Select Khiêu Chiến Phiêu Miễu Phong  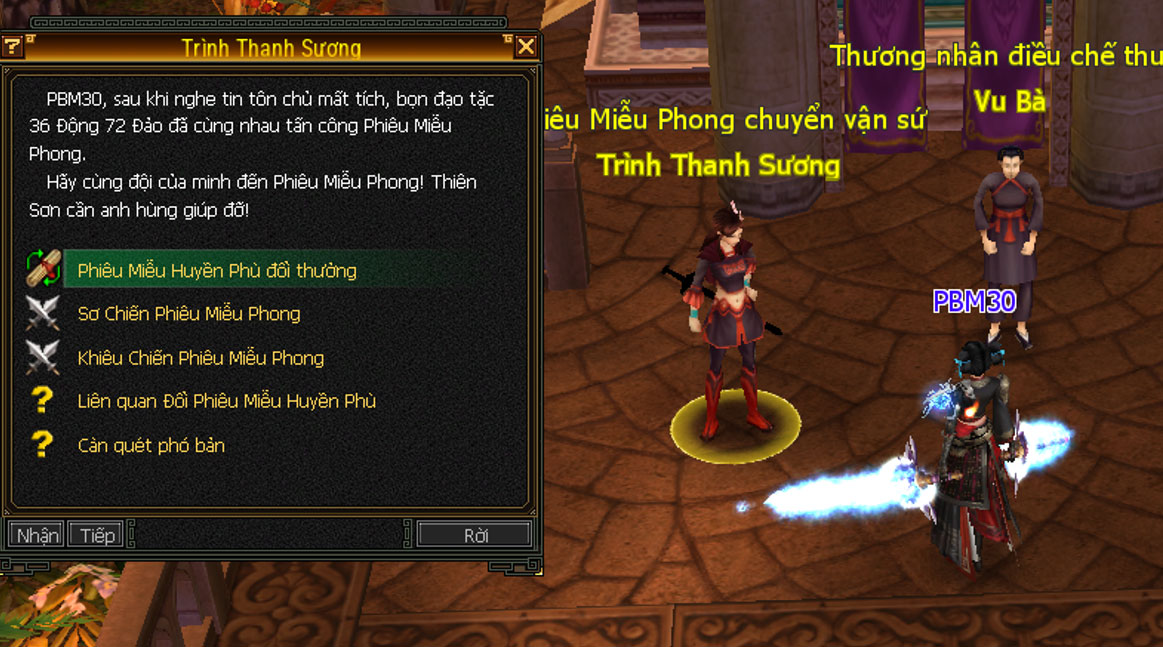point(201,358)
